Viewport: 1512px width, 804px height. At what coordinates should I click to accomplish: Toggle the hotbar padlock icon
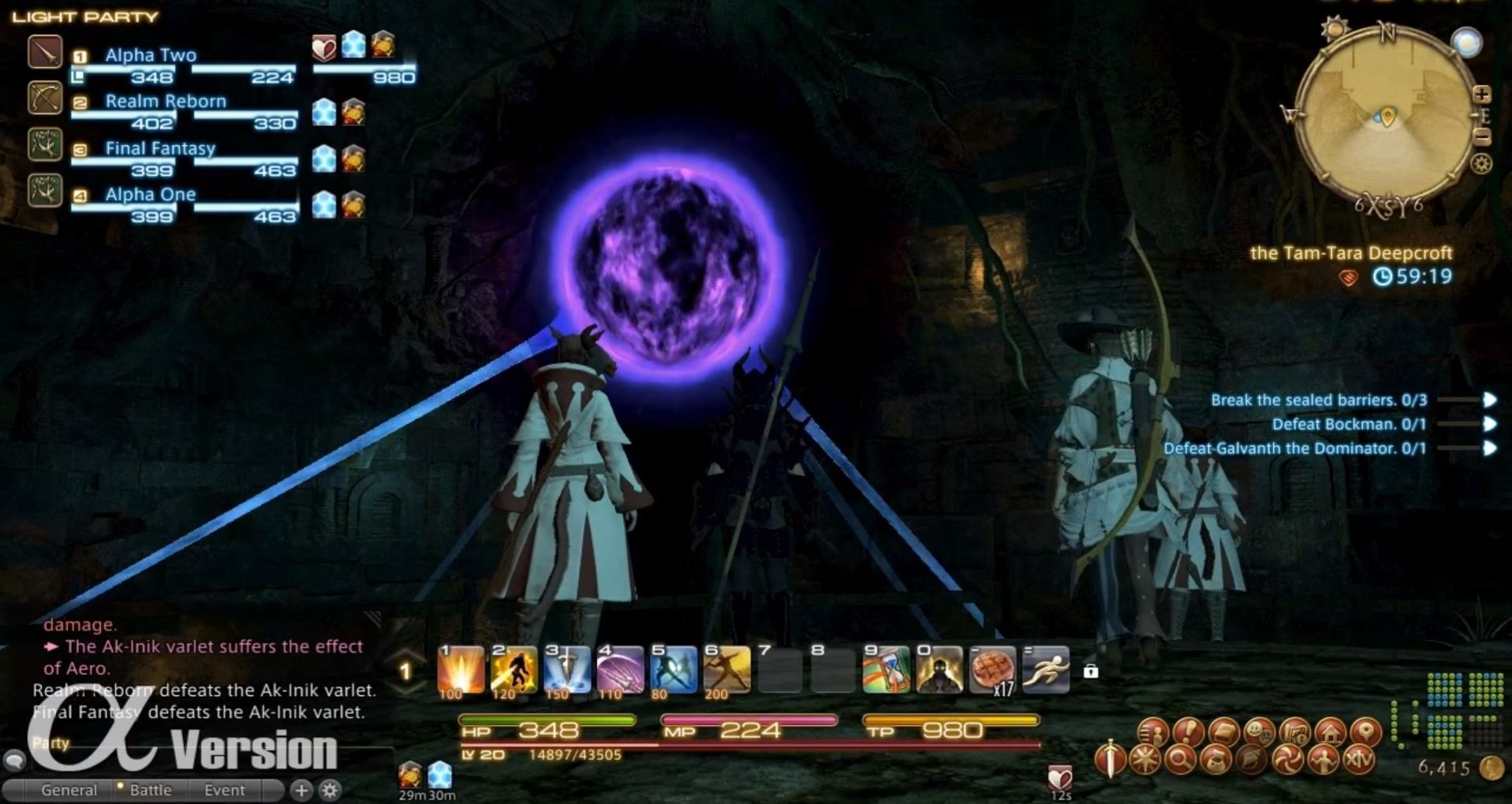point(1091,671)
